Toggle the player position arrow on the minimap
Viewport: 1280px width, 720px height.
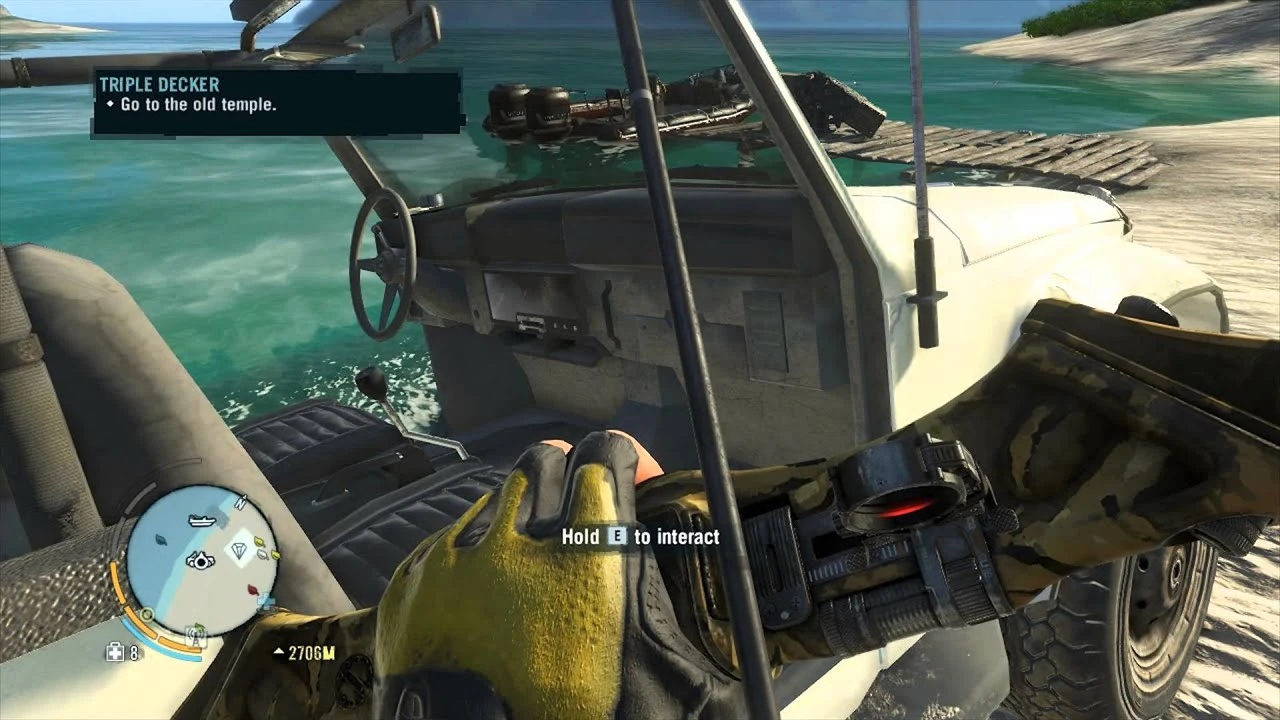tap(202, 562)
